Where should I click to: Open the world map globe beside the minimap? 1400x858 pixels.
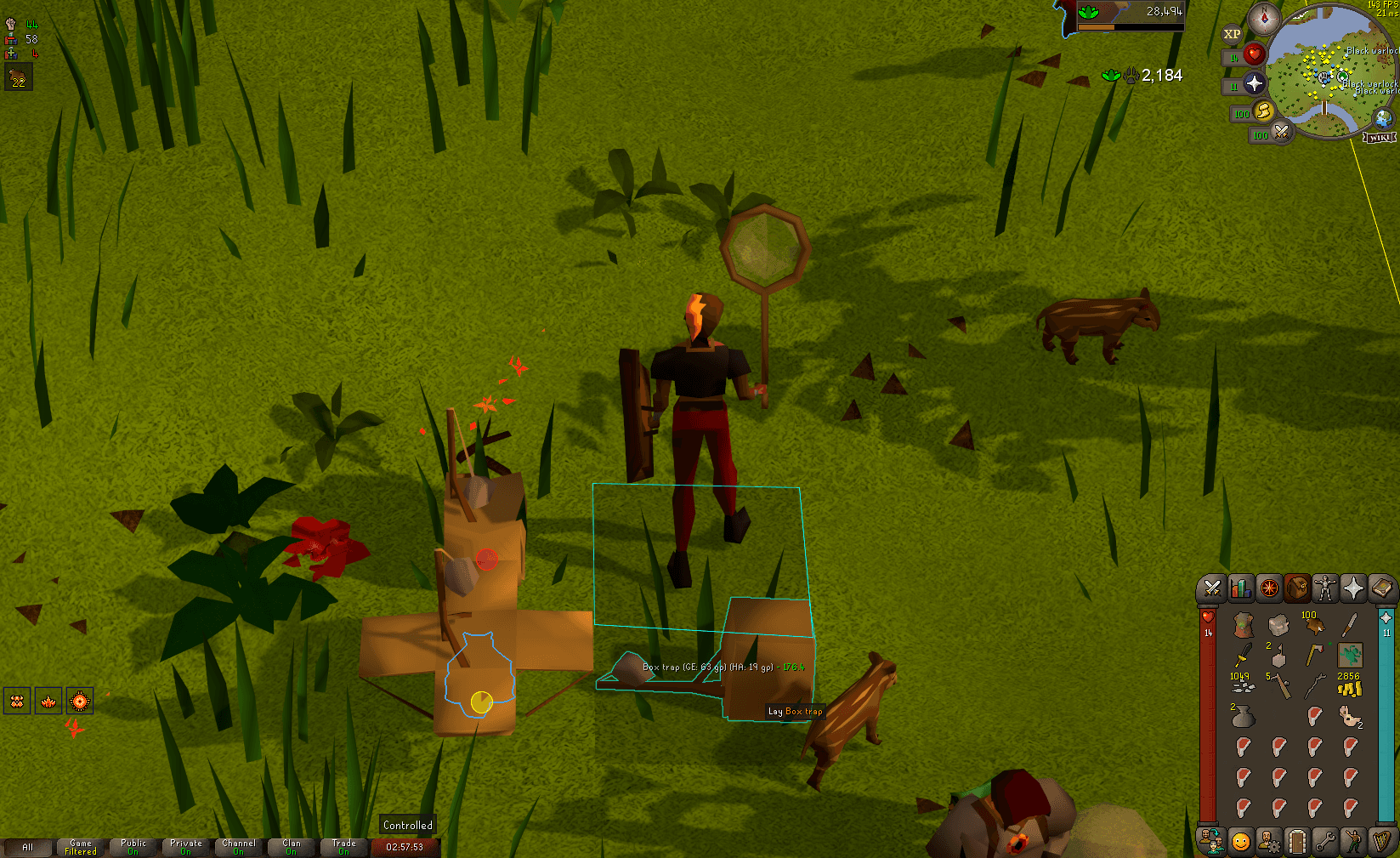point(1382,118)
